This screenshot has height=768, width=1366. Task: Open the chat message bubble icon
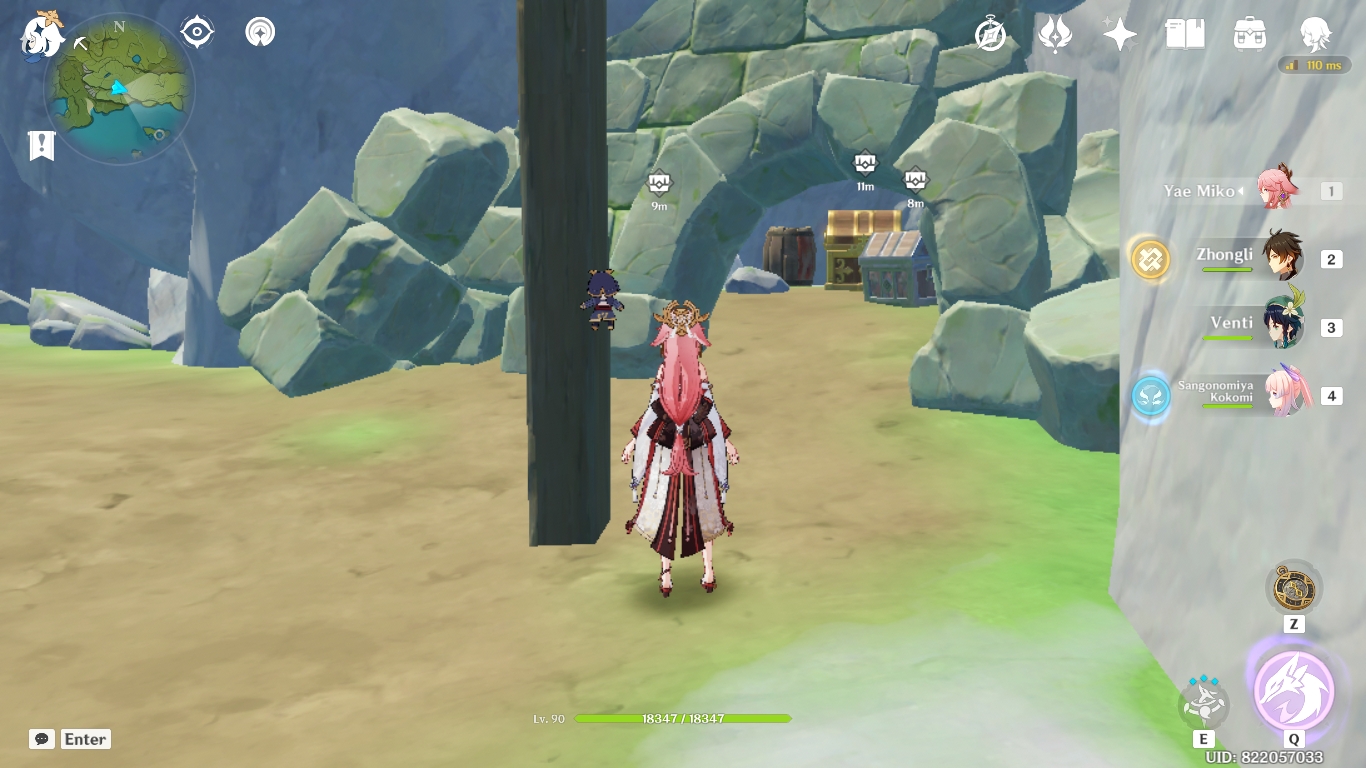pos(40,739)
